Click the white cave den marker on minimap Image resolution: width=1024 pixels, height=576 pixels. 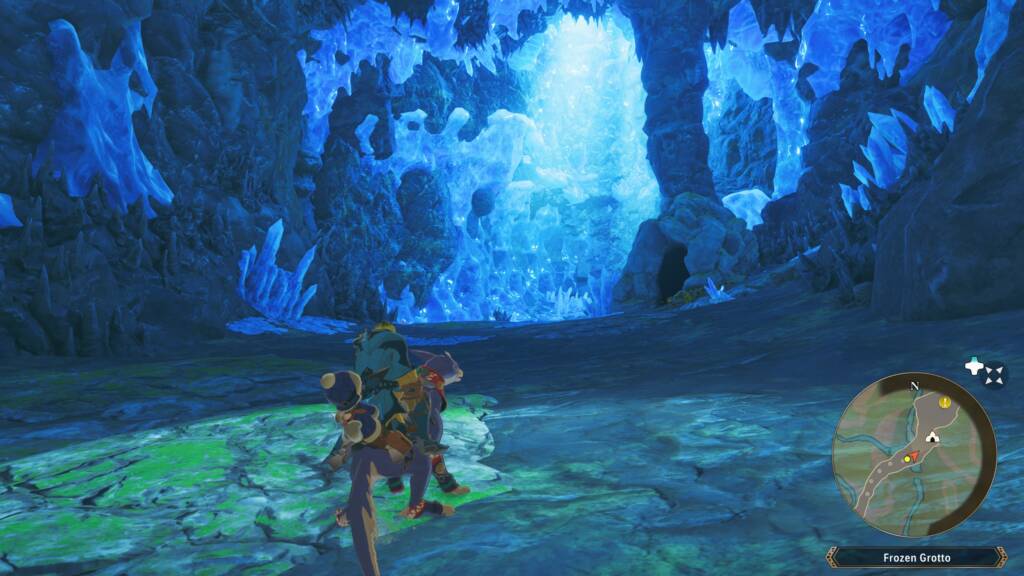pos(933,436)
